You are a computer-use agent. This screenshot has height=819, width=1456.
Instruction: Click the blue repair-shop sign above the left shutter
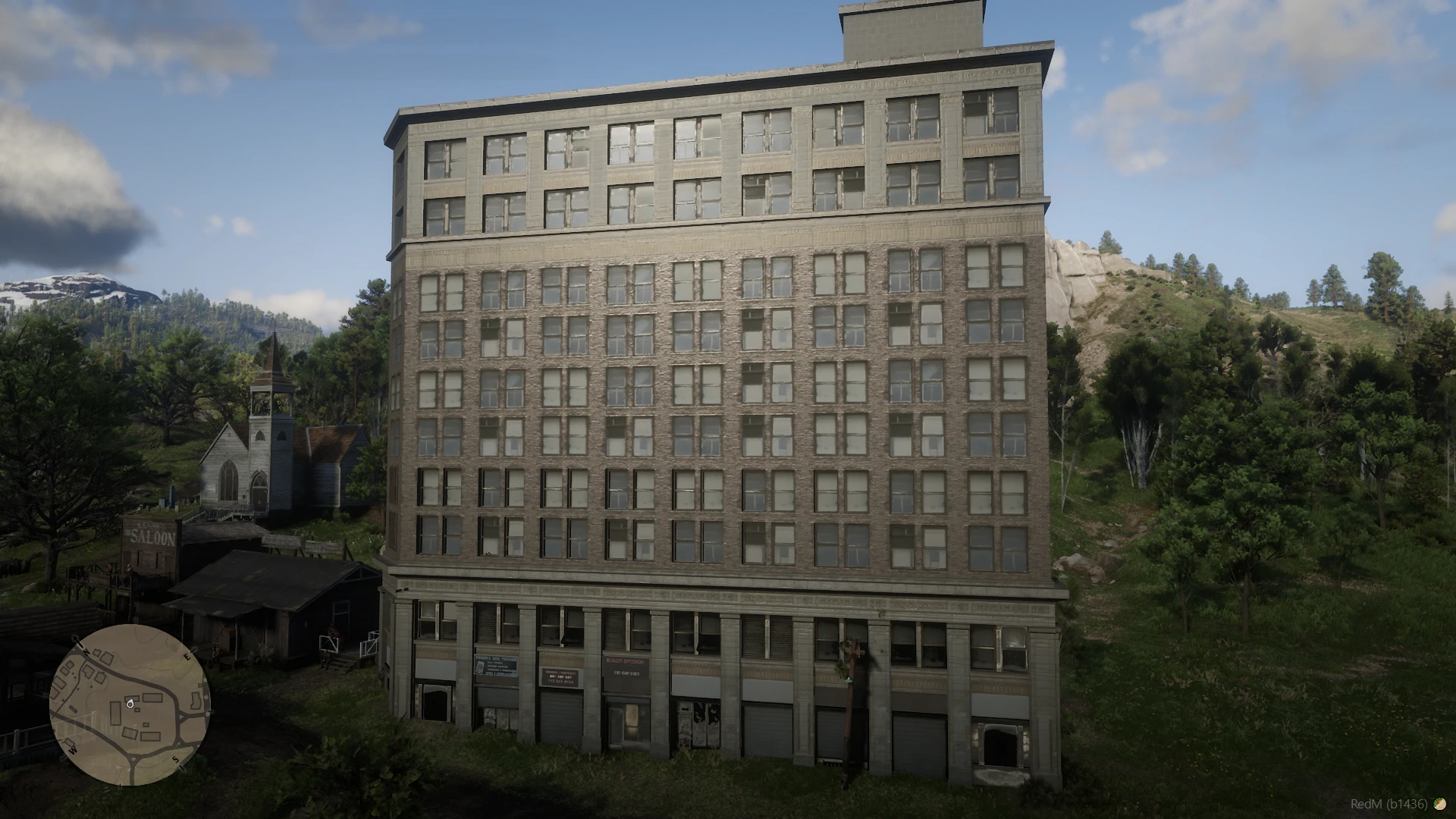[x=496, y=665]
